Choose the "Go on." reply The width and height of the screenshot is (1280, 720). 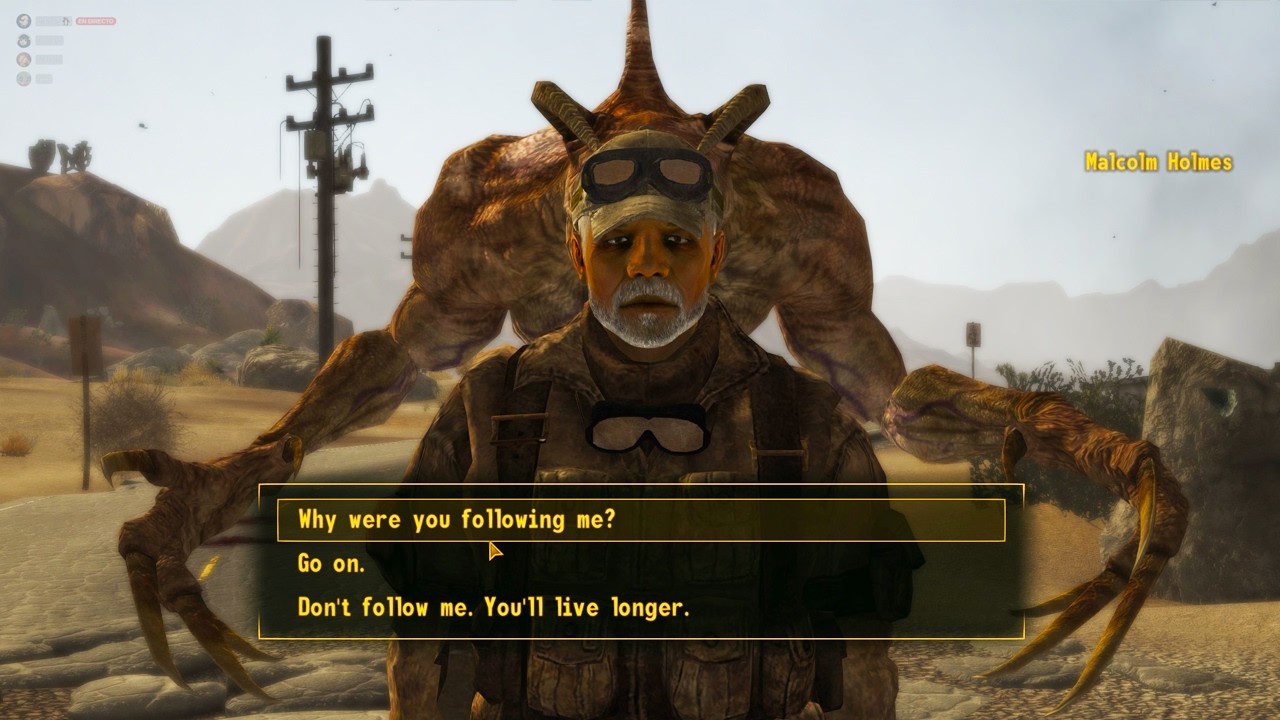[332, 564]
